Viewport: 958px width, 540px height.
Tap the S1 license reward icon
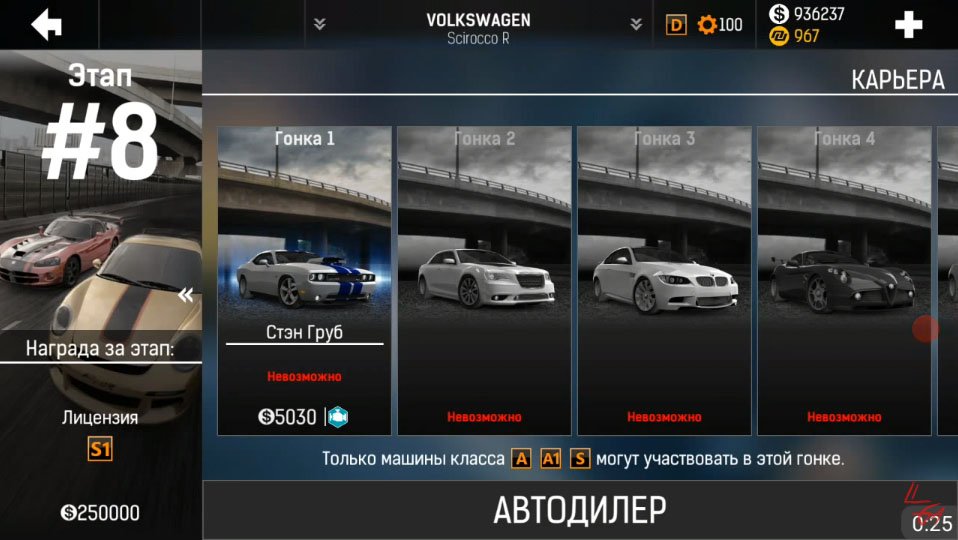pyautogui.click(x=100, y=449)
